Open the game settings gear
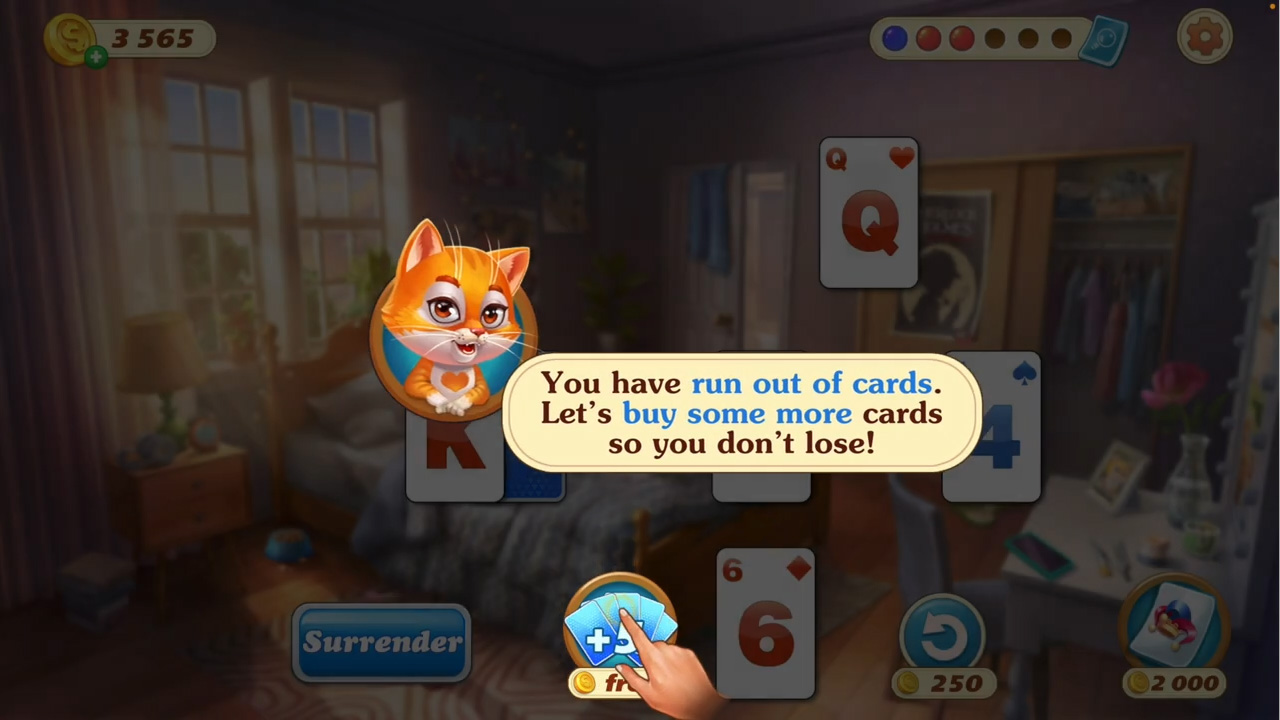 (1204, 37)
